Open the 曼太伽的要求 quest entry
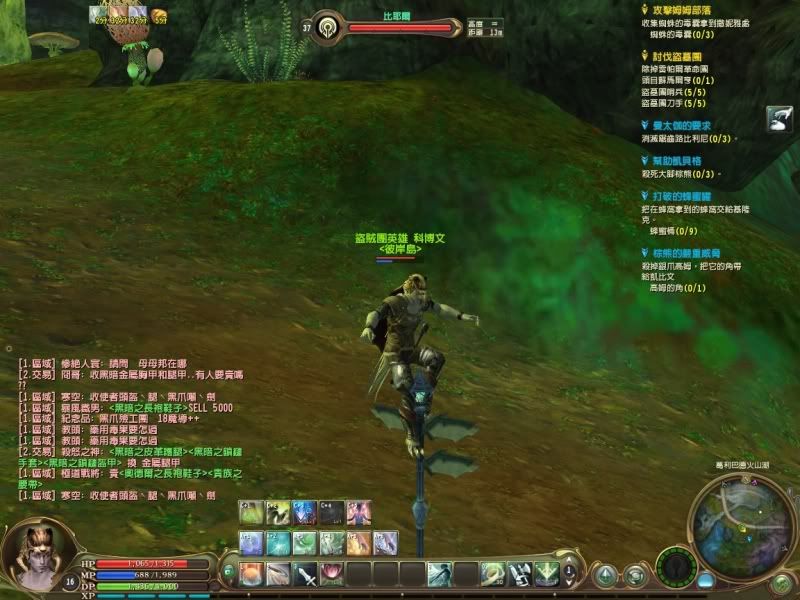 679,125
